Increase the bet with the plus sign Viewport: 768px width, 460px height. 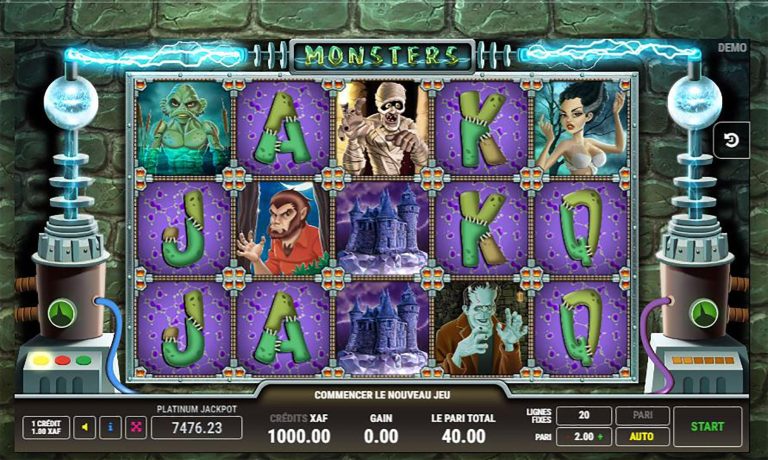[x=600, y=437]
